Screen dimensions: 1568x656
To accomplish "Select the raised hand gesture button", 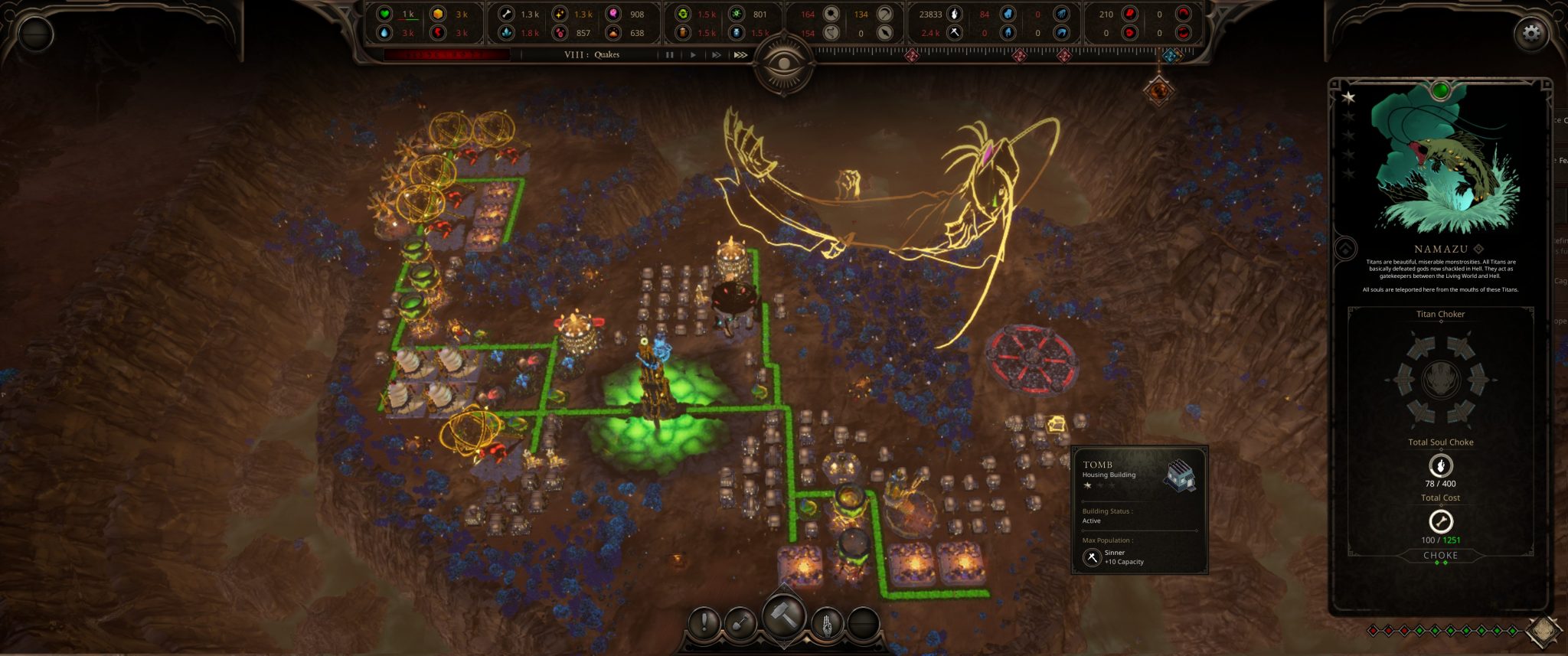I will click(x=827, y=623).
